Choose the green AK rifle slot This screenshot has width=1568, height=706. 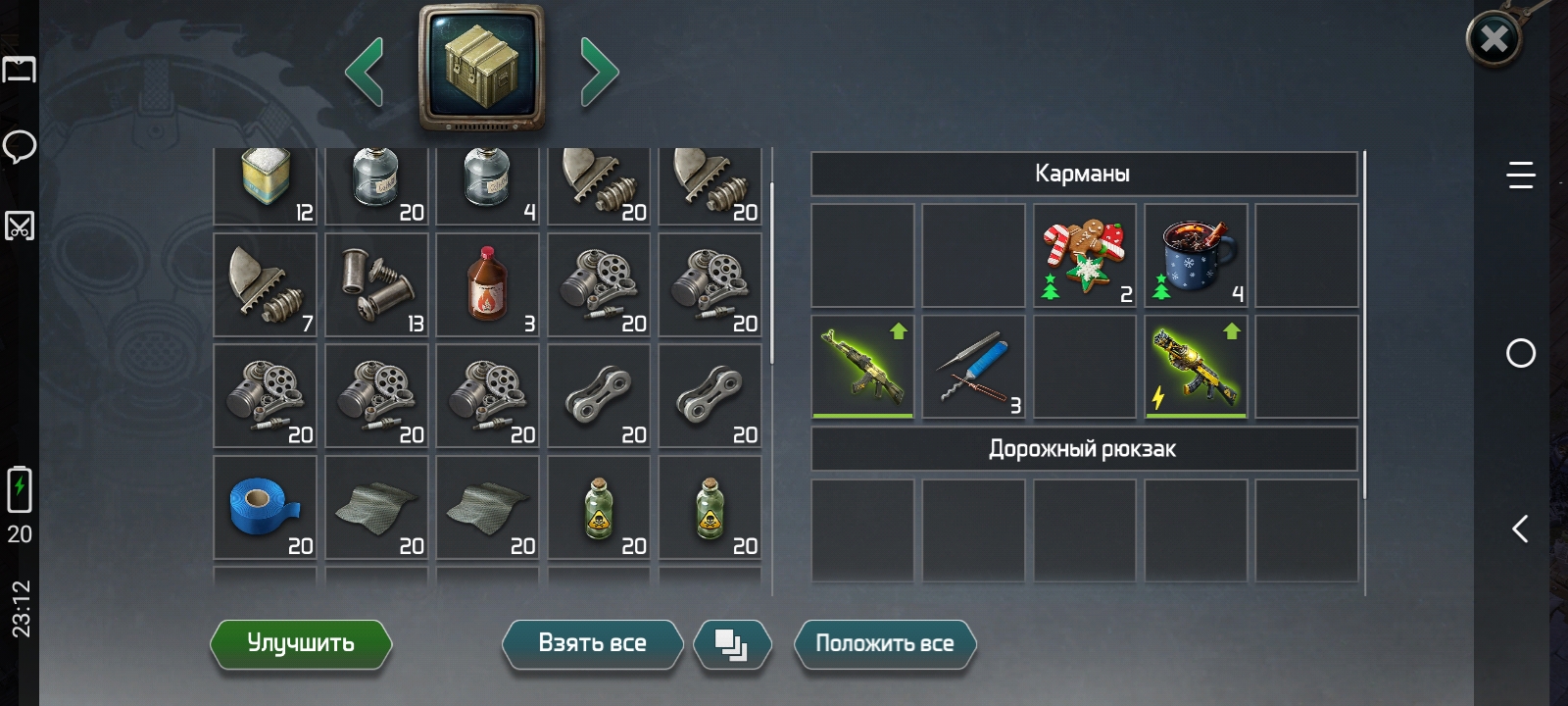[x=862, y=367]
